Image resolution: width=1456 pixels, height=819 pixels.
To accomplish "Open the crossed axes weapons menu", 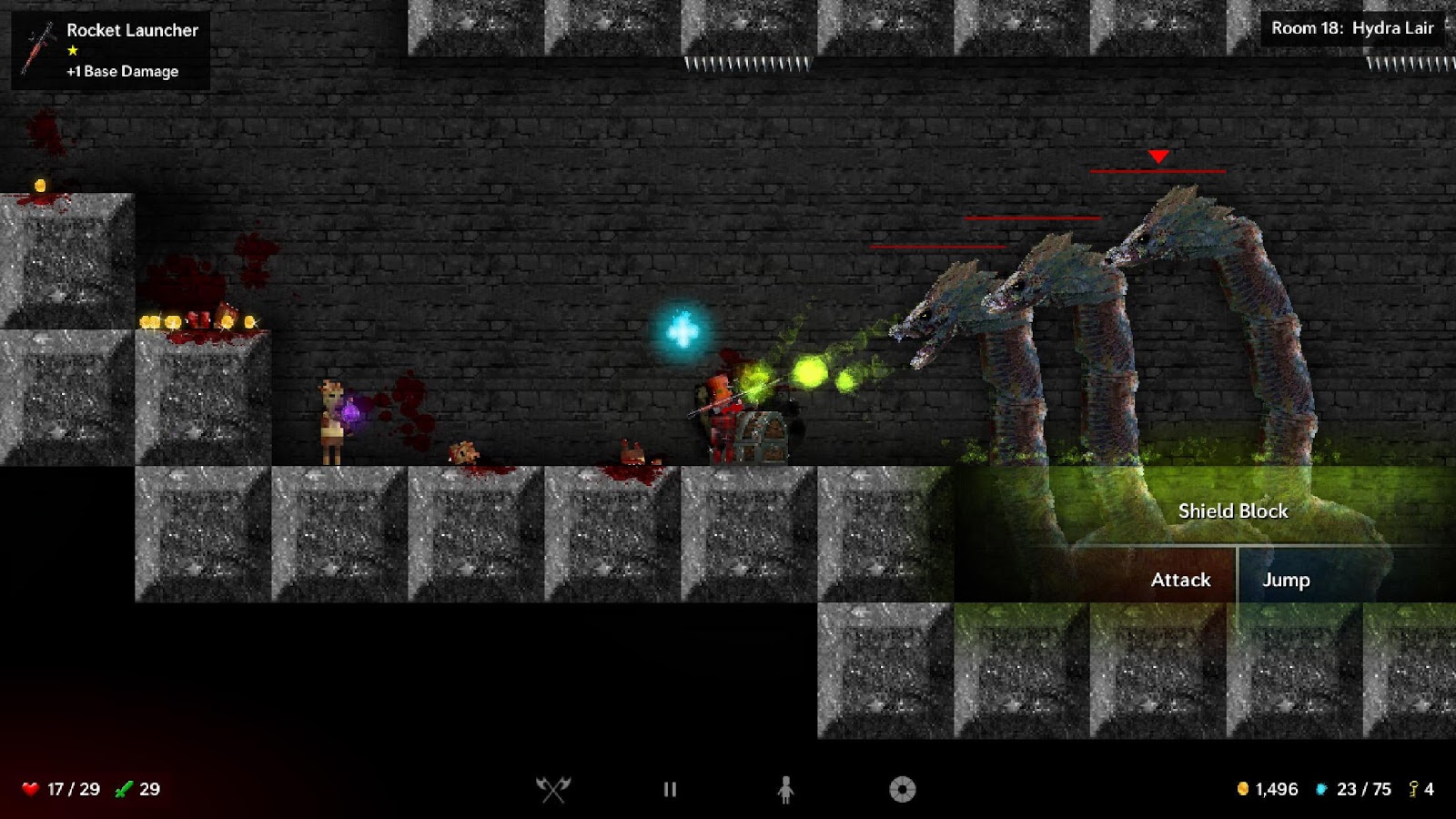I will [552, 789].
